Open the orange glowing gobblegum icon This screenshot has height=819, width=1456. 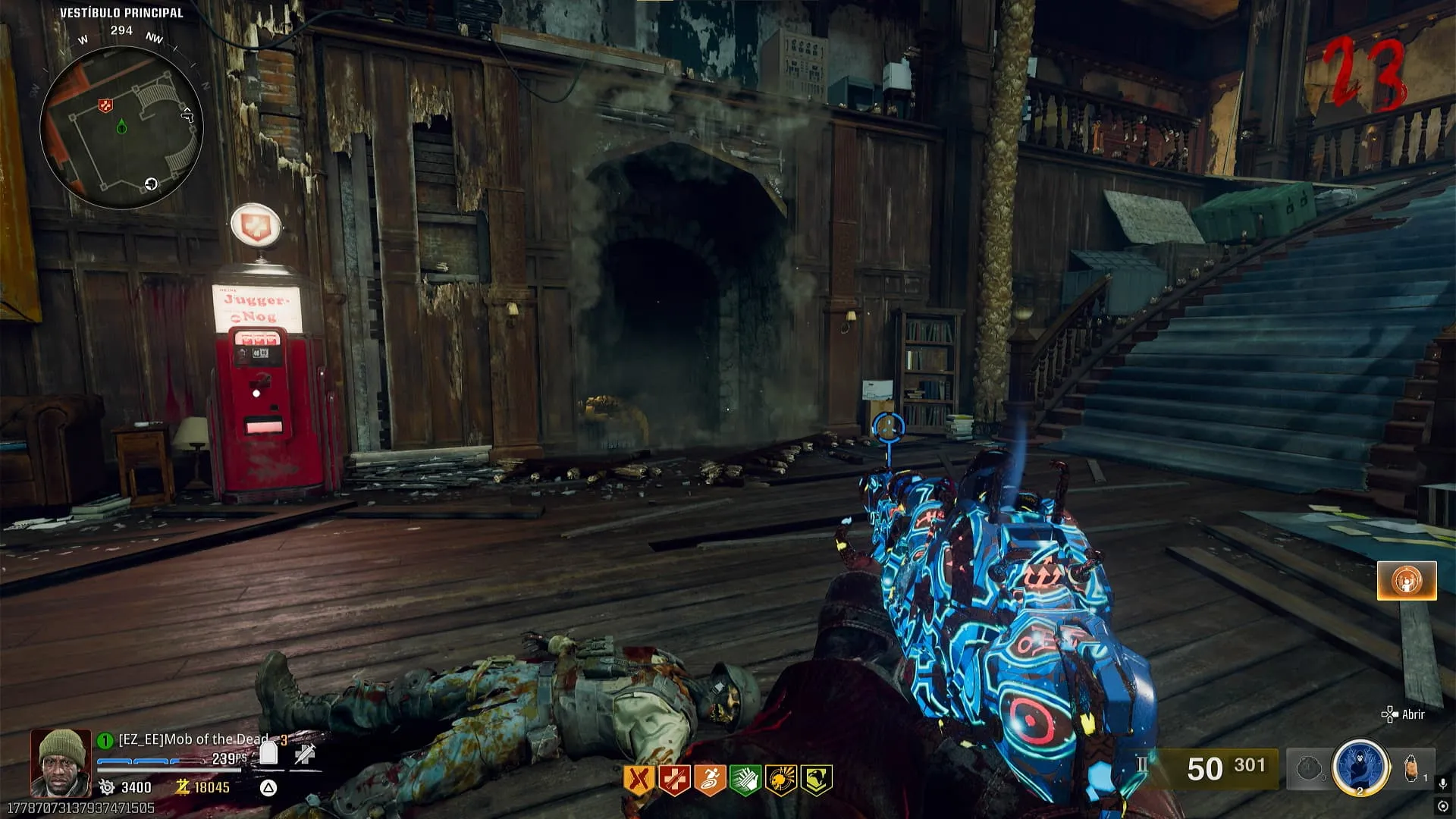coord(1407,582)
